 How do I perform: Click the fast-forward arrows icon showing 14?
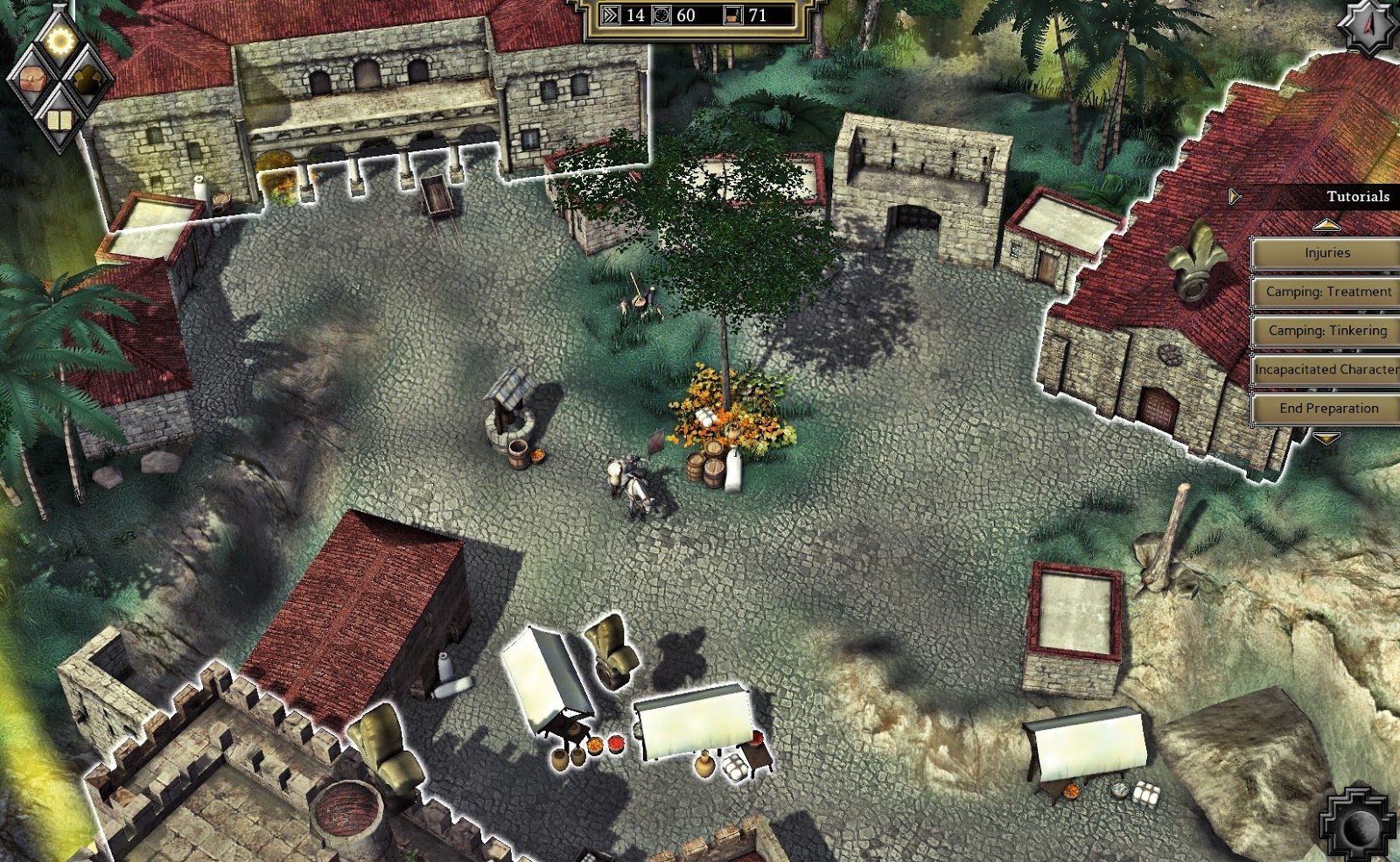coord(610,15)
